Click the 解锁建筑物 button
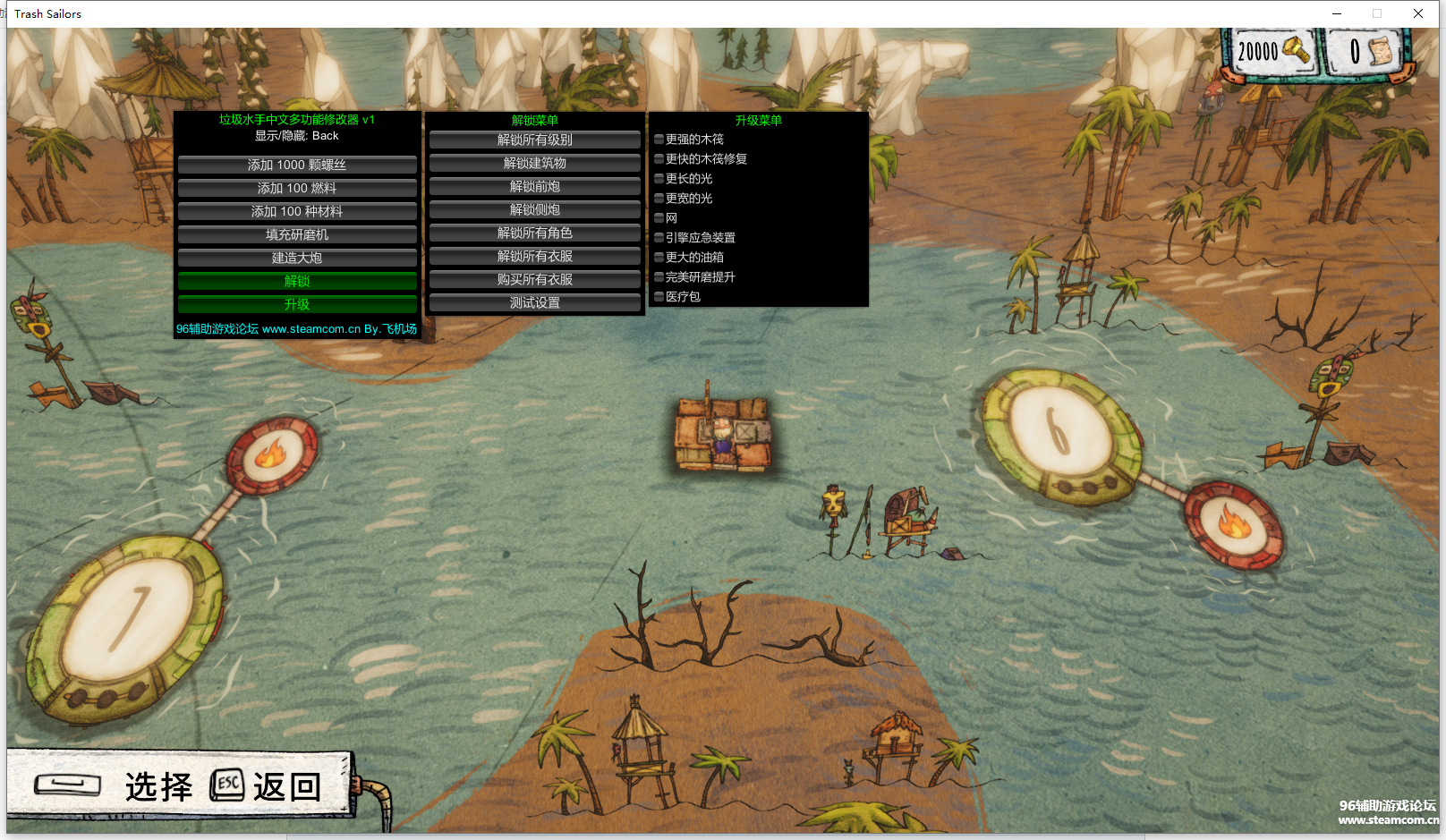 [534, 164]
